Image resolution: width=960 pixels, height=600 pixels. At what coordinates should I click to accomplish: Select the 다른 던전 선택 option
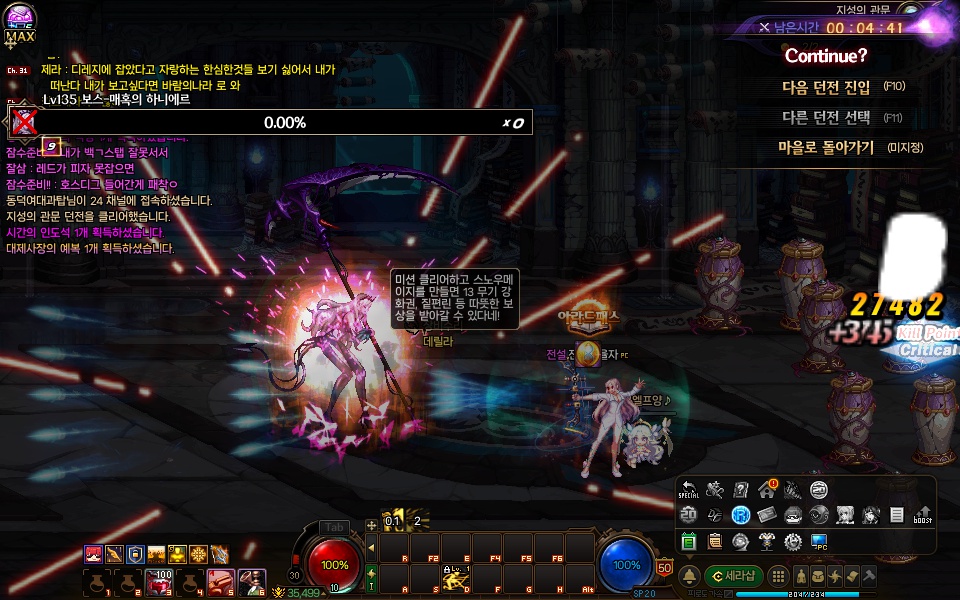pos(826,117)
